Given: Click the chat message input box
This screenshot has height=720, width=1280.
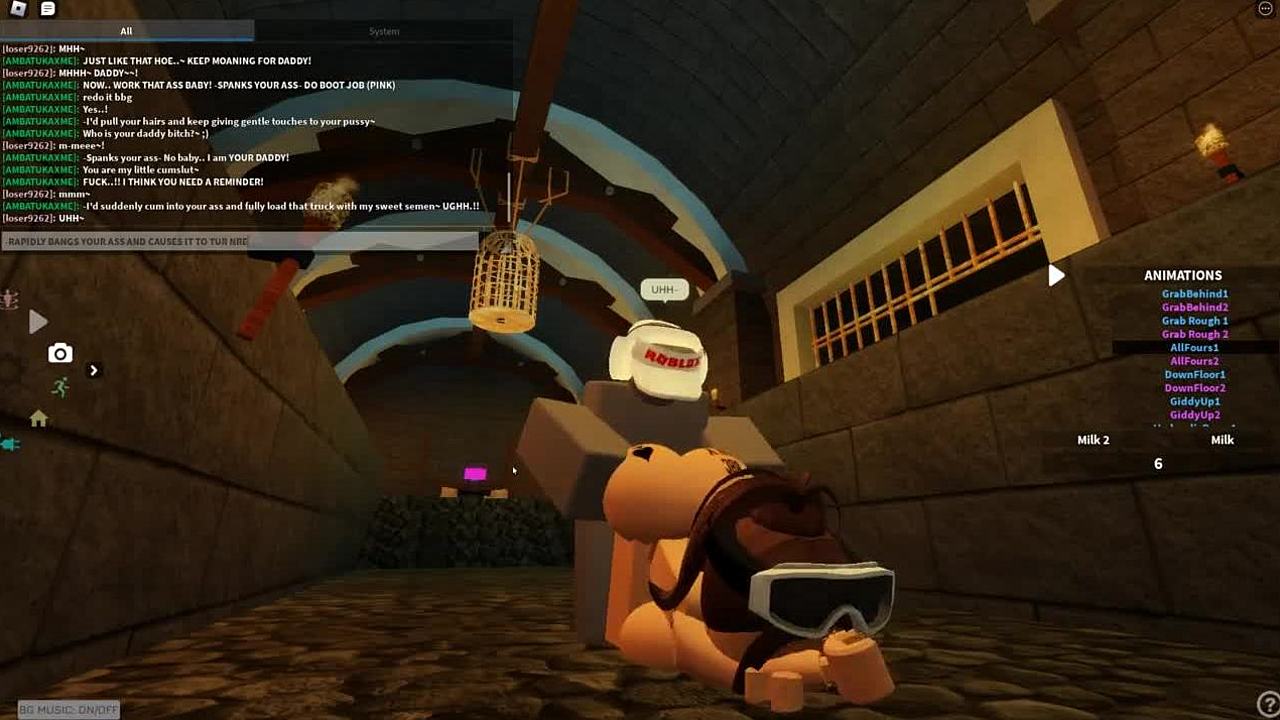Looking at the screenshot, I should (240, 241).
